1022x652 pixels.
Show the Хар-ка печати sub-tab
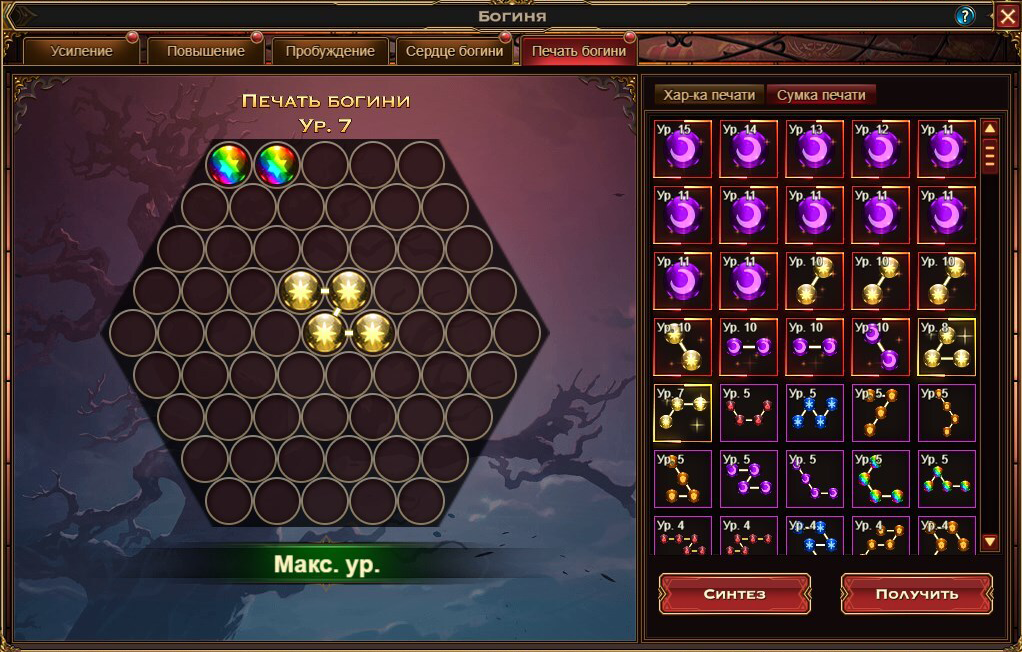(710, 95)
